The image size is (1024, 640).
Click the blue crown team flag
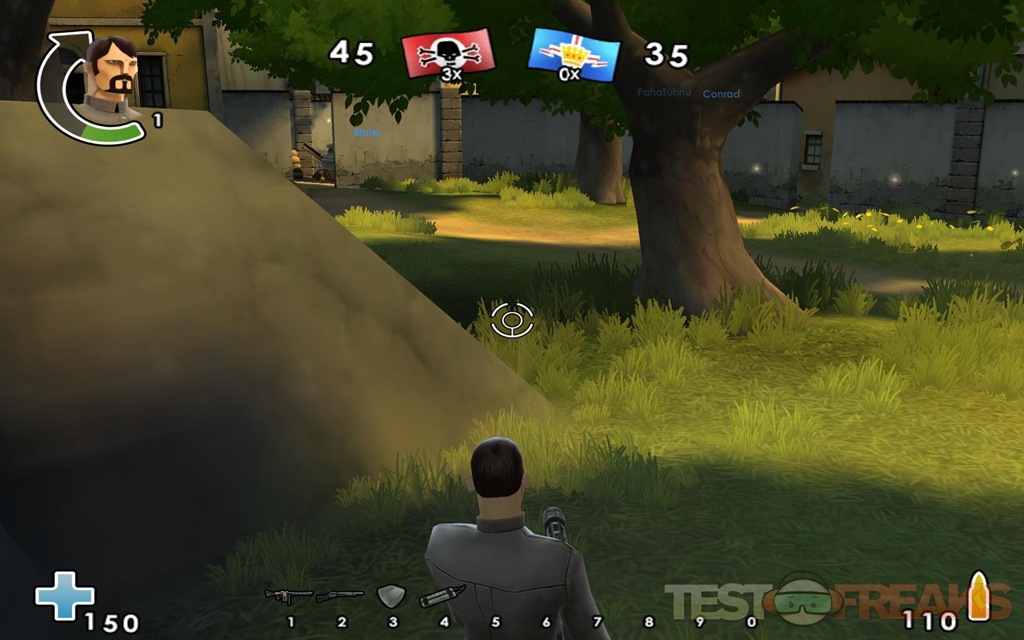tap(573, 54)
